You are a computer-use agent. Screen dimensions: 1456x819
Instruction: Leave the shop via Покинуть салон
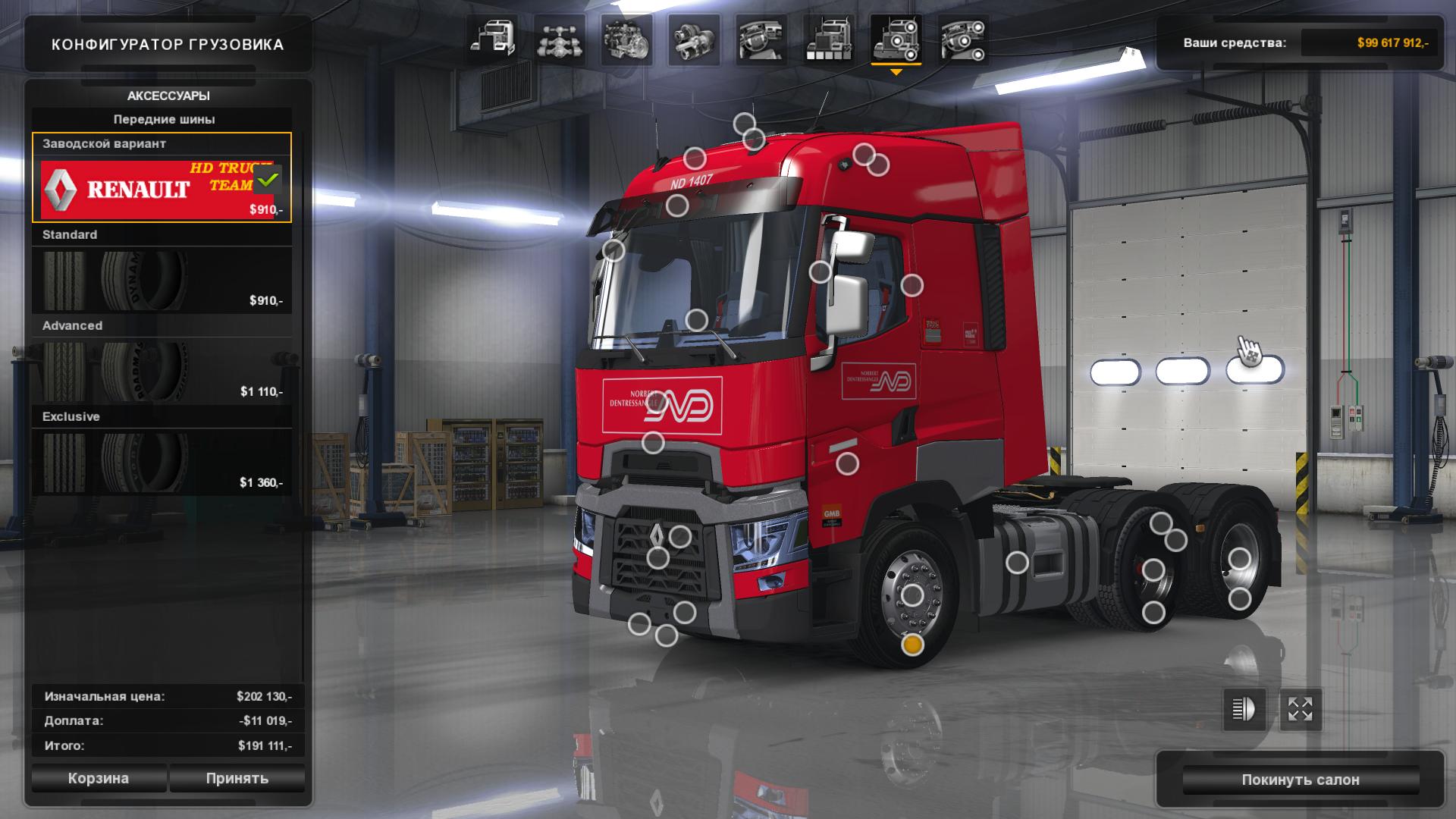tap(1300, 780)
